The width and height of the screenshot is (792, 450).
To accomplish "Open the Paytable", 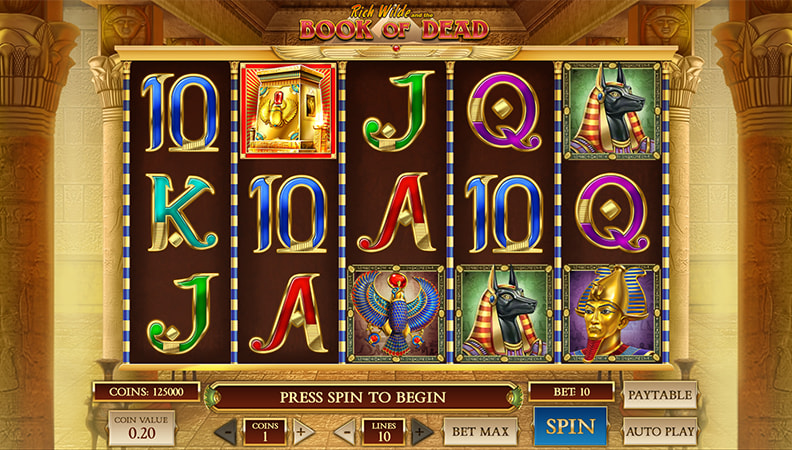I will pyautogui.click(x=660, y=395).
